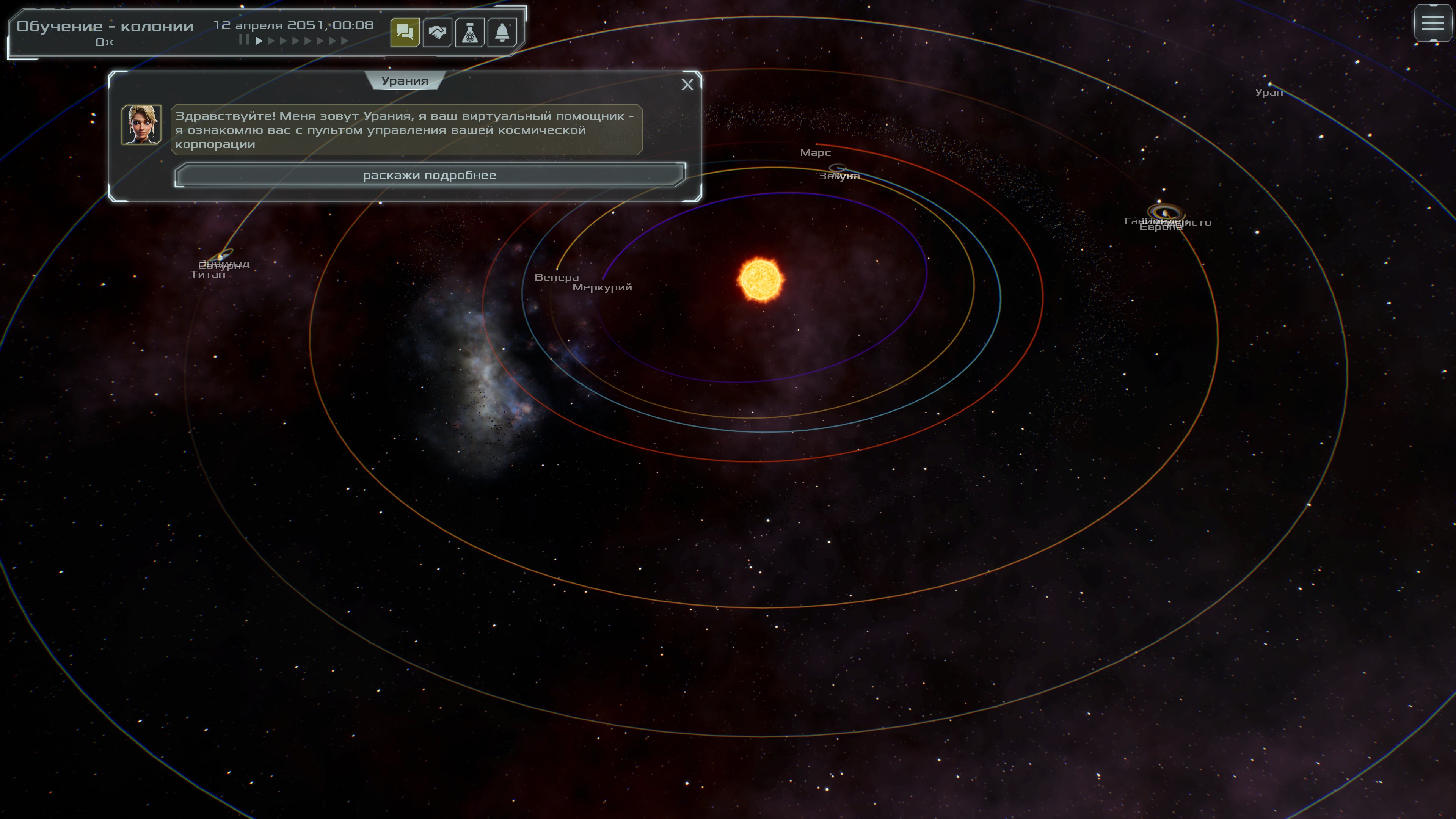Select the Титан moon label
This screenshot has width=1456, height=819.
[207, 275]
